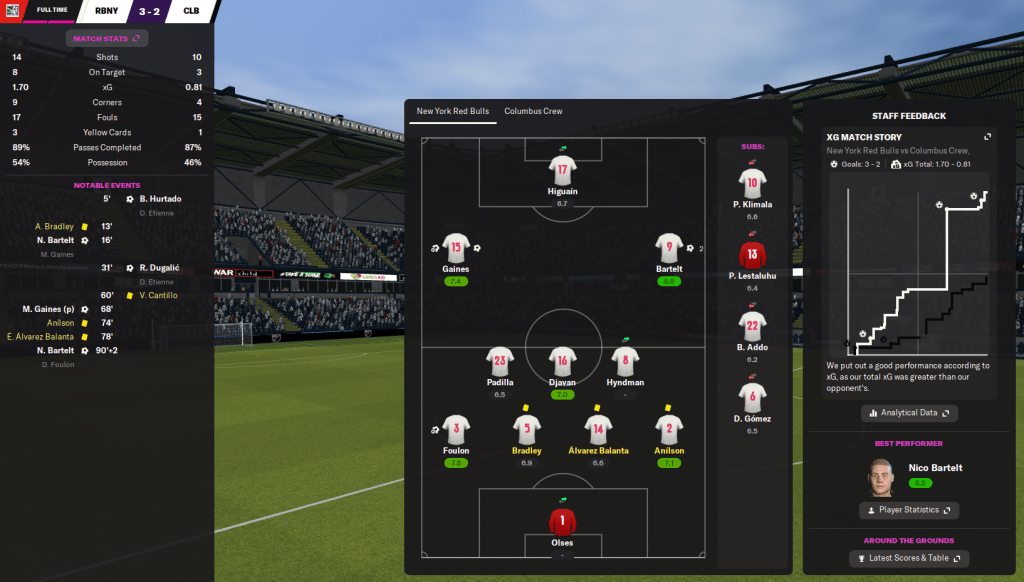The width and height of the screenshot is (1024, 582).
Task: View Player Statistics
Action: [909, 510]
